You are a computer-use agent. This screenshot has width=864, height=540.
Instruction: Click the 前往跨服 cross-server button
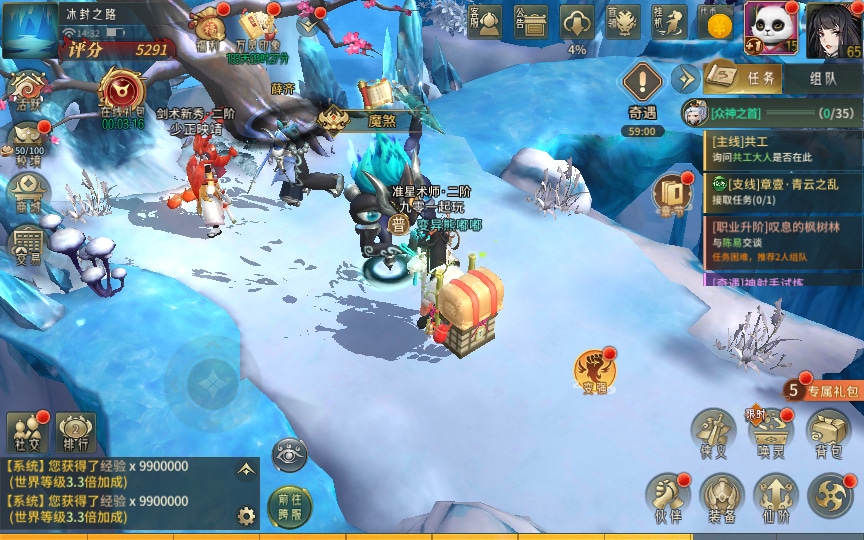click(290, 503)
